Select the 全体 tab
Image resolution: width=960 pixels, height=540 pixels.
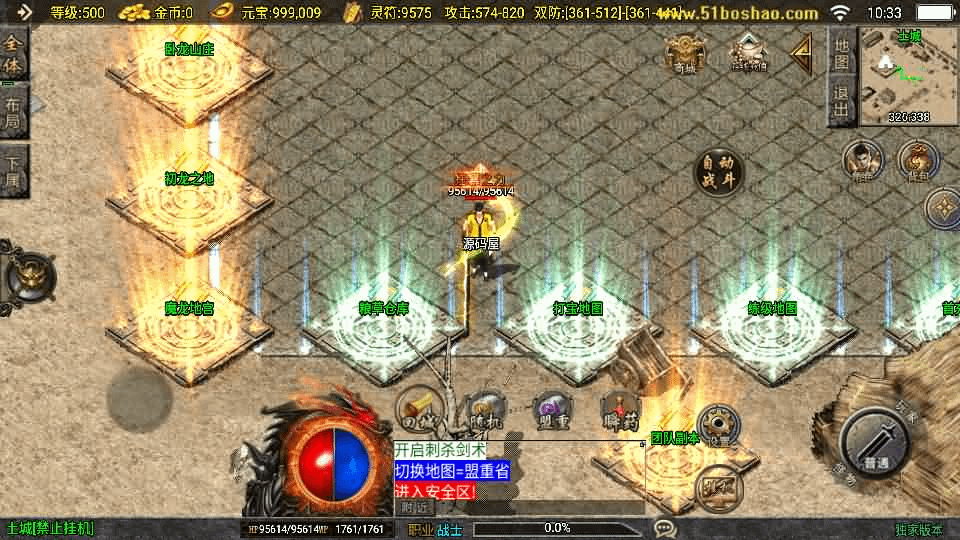pos(13,54)
